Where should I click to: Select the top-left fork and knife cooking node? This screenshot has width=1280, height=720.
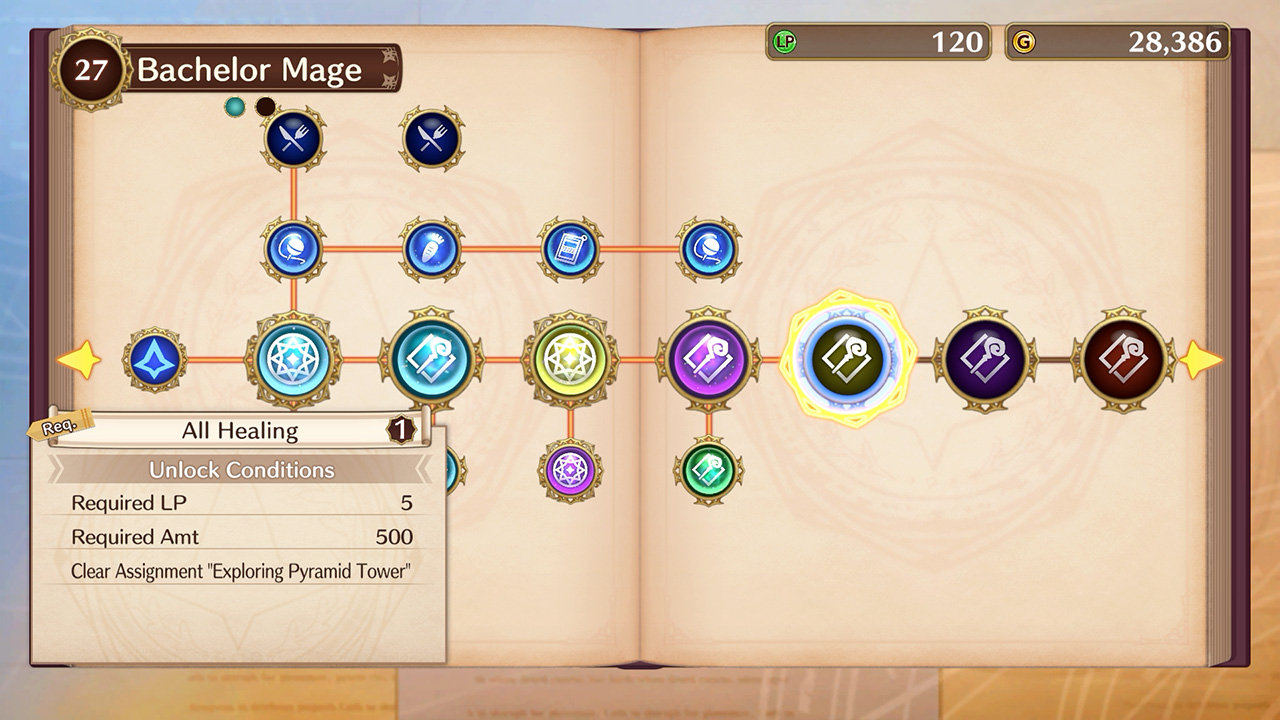[x=293, y=139]
